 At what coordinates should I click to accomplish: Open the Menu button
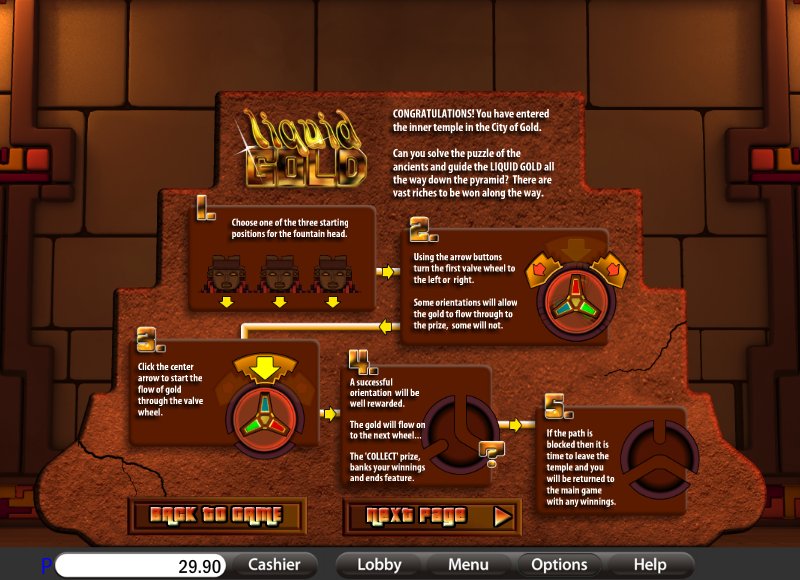tap(467, 565)
